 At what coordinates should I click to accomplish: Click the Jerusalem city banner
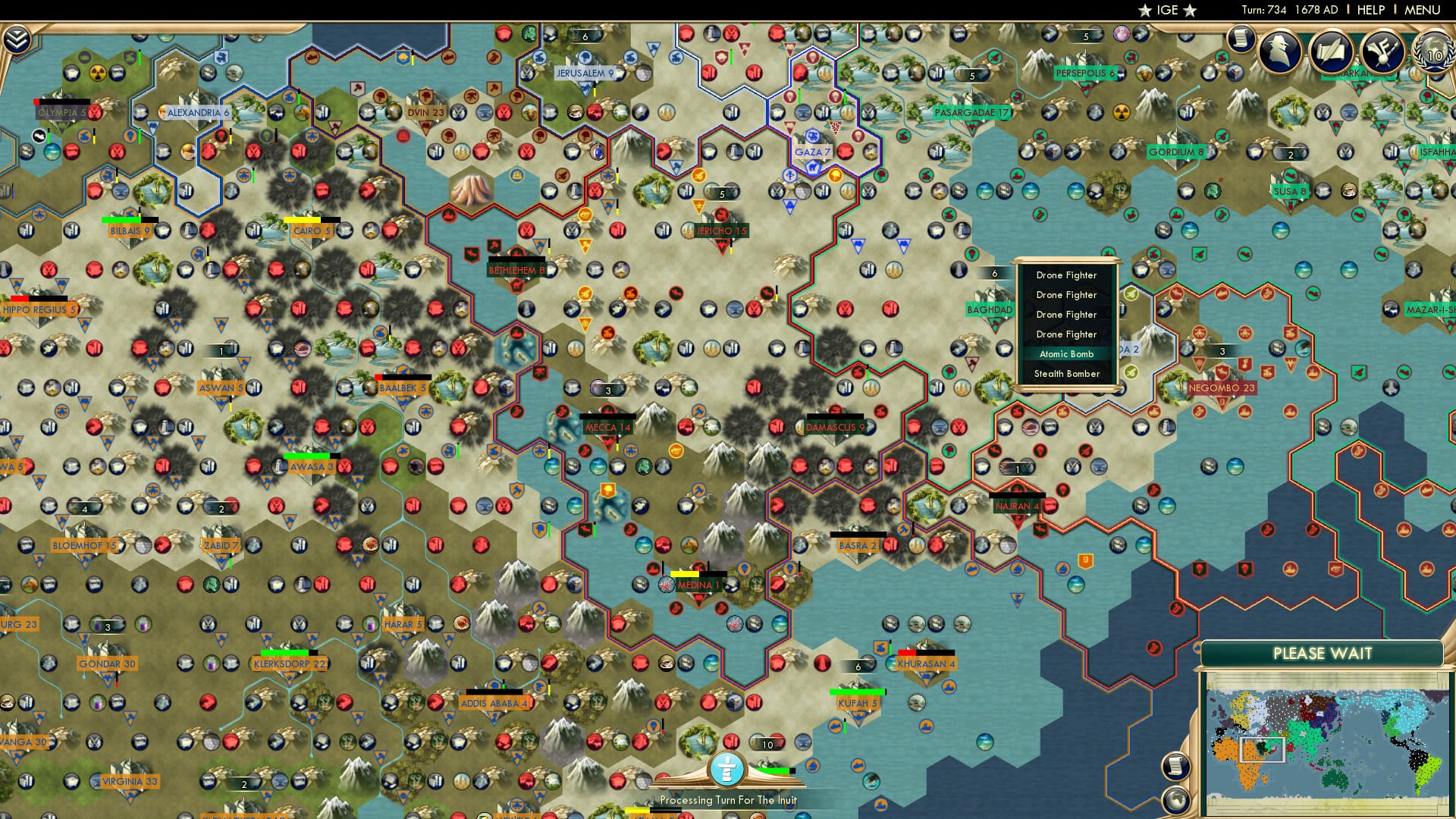pos(585,74)
